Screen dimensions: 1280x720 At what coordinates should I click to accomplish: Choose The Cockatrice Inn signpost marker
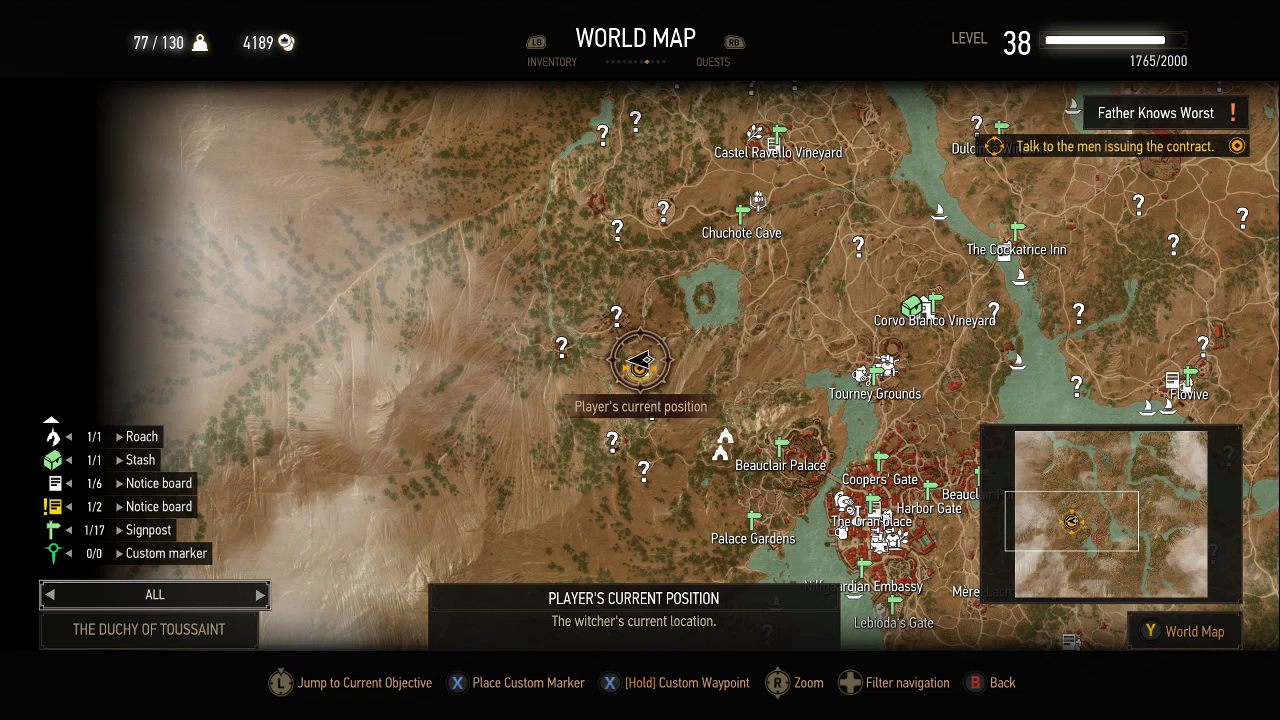pos(1017,231)
